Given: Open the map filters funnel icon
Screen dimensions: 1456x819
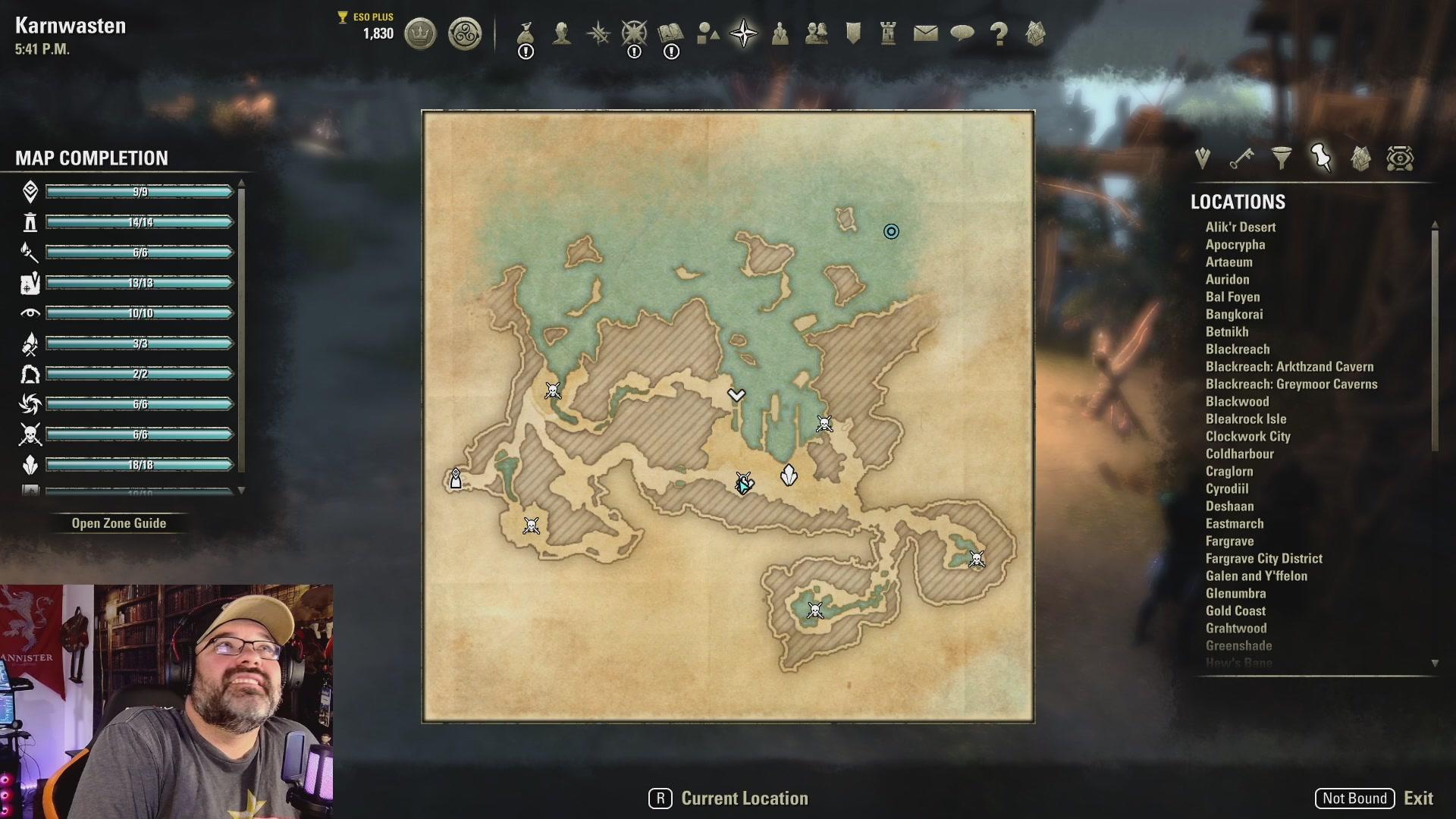Looking at the screenshot, I should [x=1282, y=158].
